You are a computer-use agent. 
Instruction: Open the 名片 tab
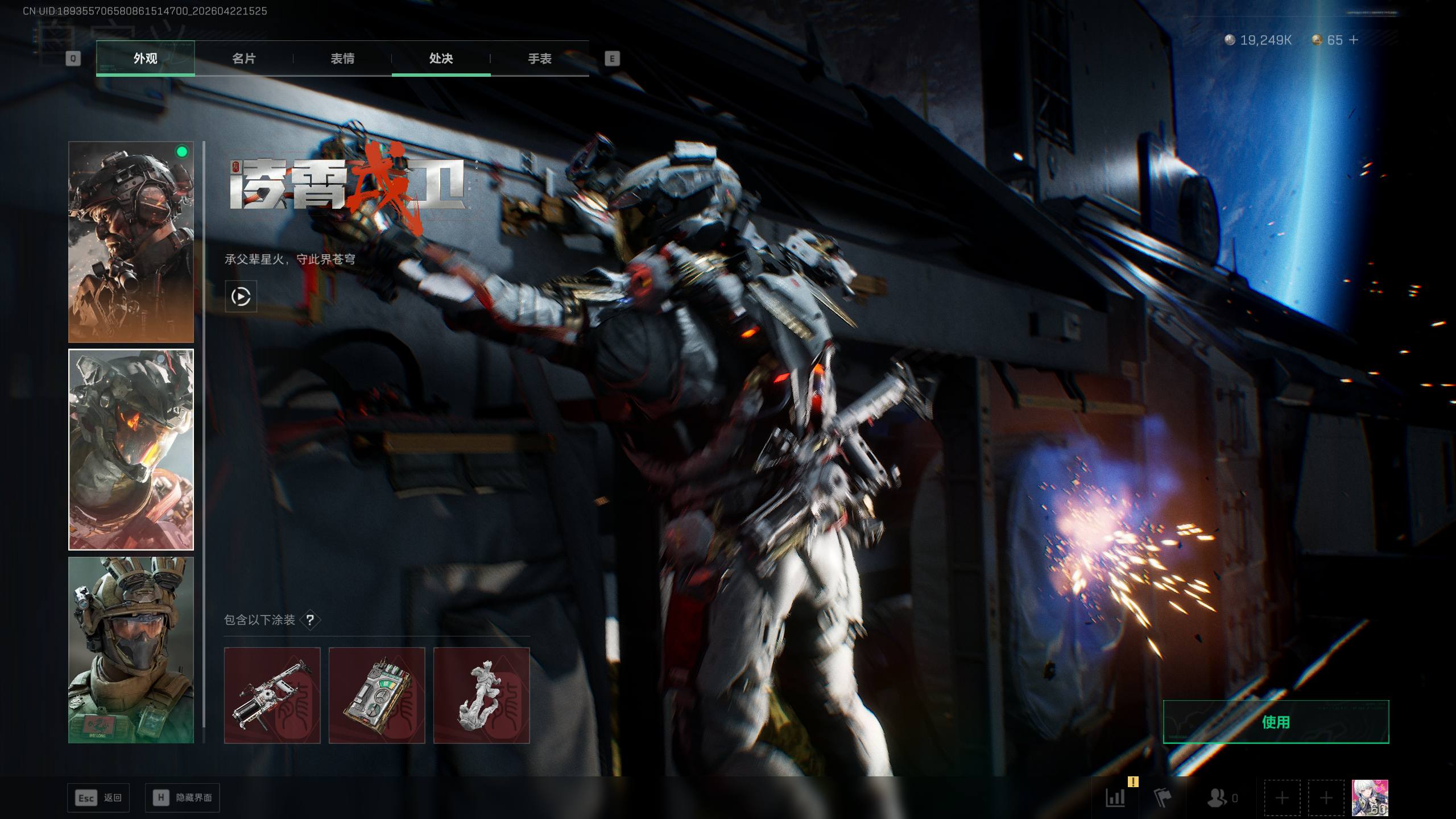pyautogui.click(x=244, y=59)
